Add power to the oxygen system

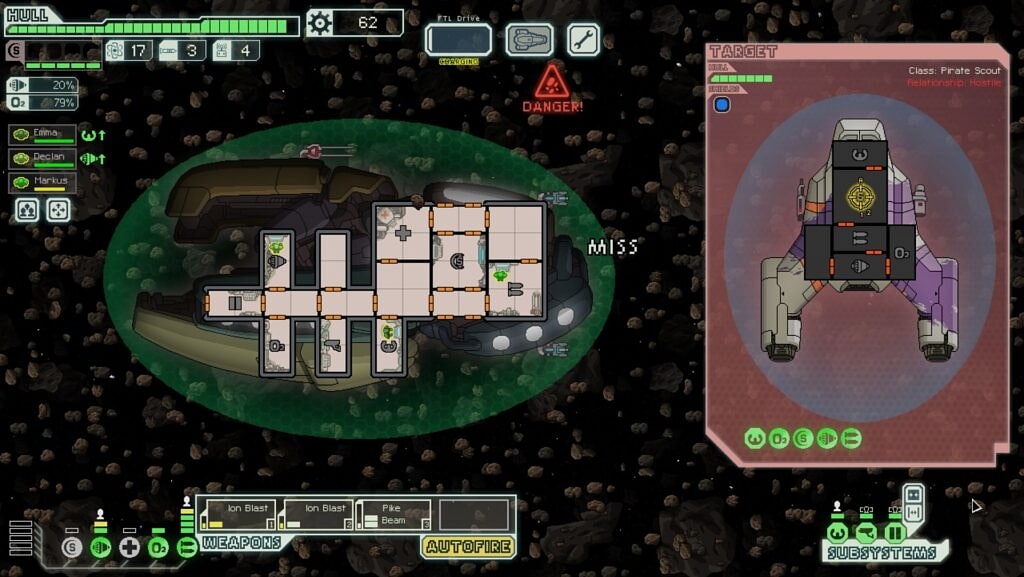tap(158, 547)
